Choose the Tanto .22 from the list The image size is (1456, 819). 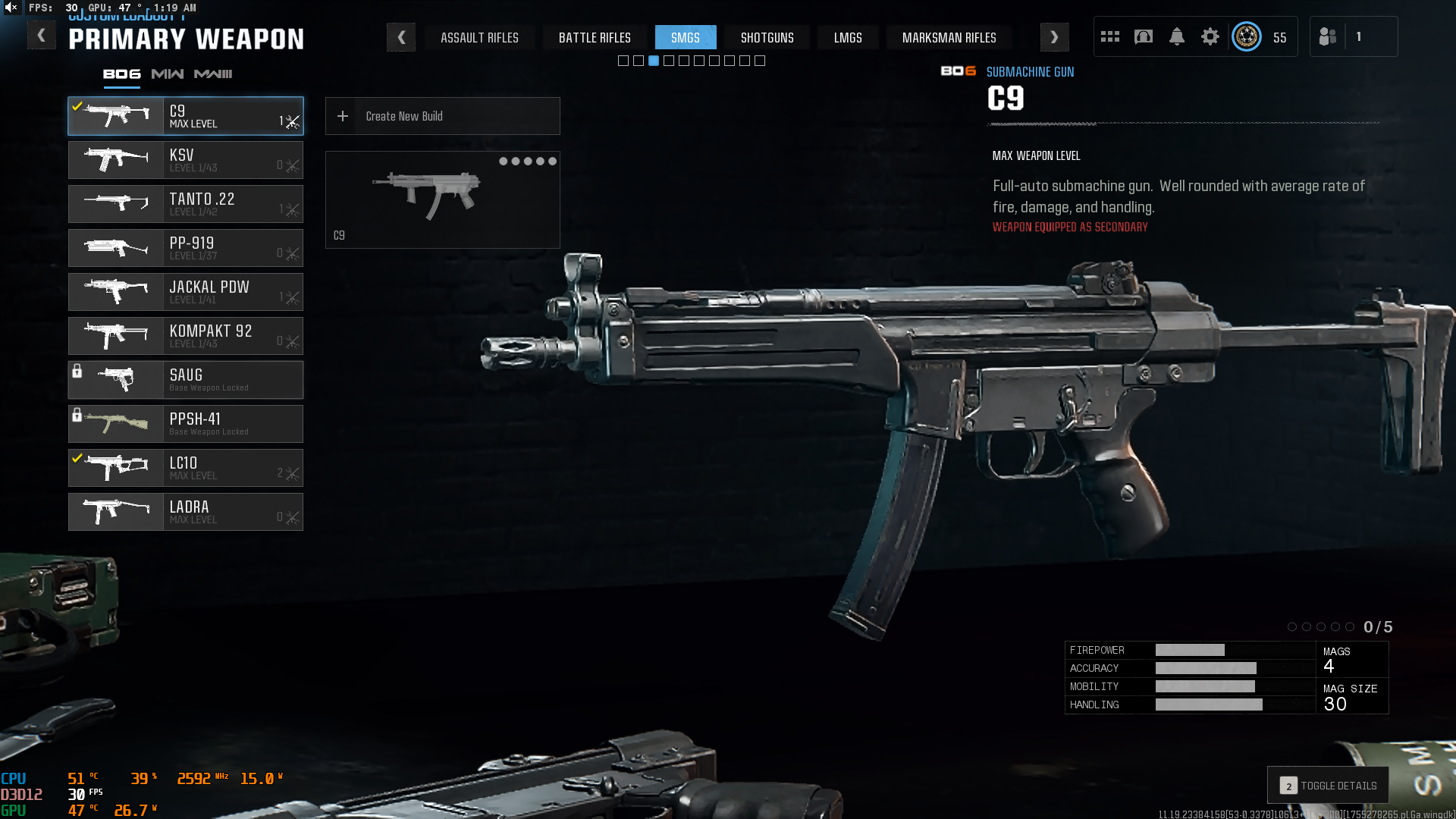coord(186,204)
